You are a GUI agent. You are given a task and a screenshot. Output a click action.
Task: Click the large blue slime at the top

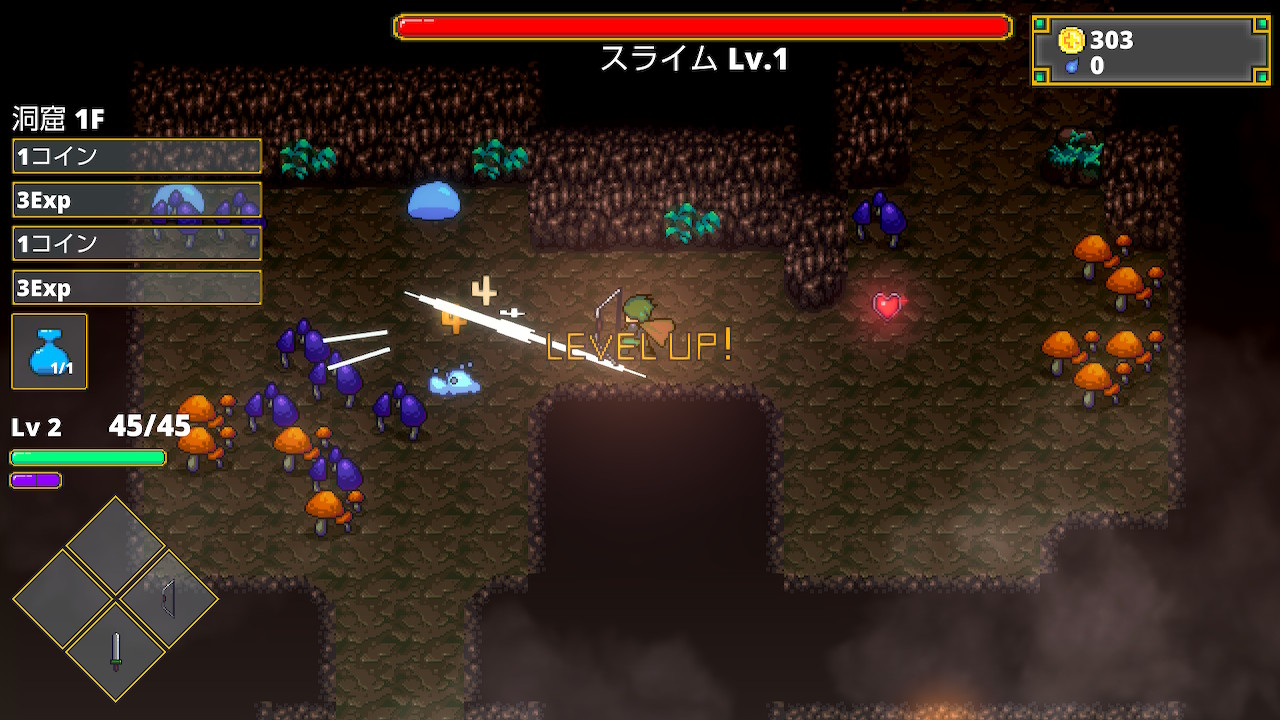click(x=436, y=201)
